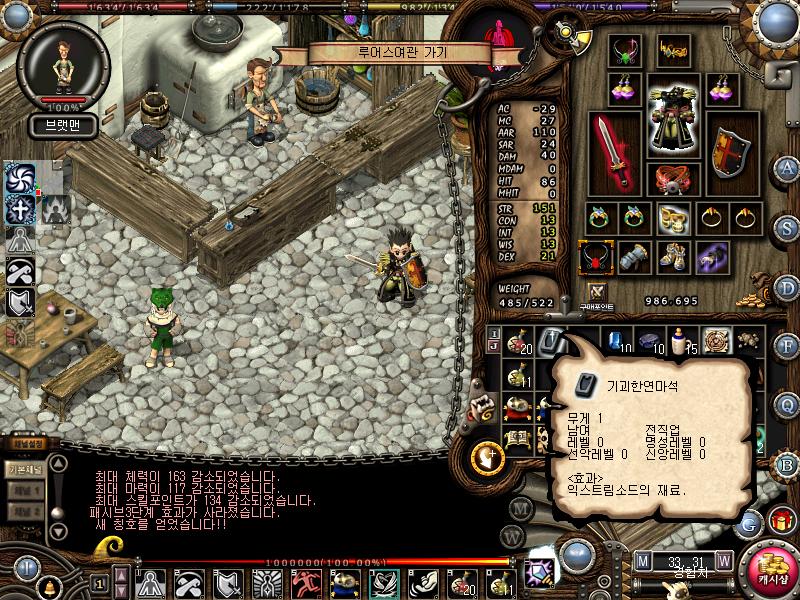Open the 캐시샵 cash shop
Viewport: 800px width, 600px height.
[771, 566]
